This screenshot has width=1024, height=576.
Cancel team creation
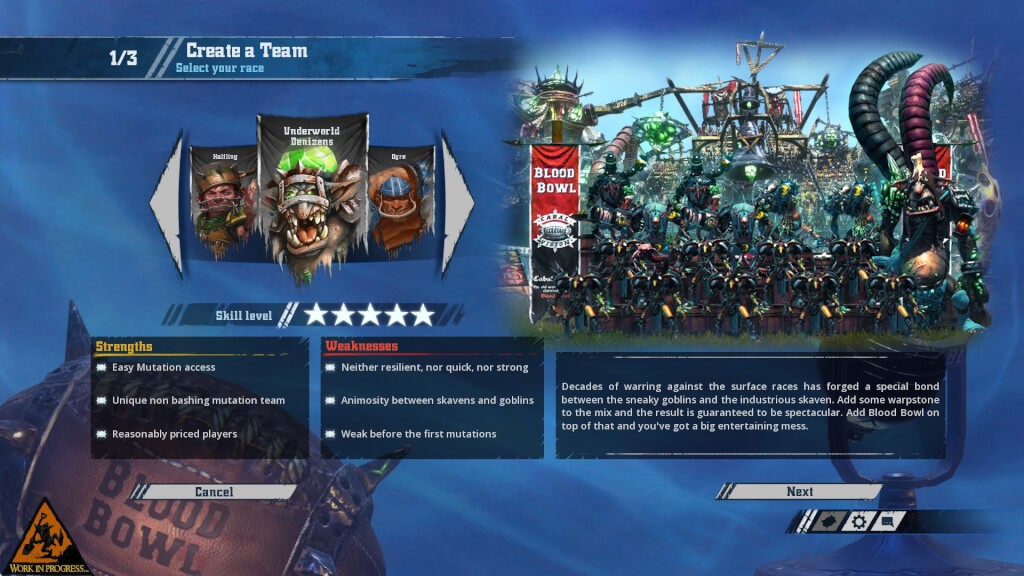click(214, 492)
